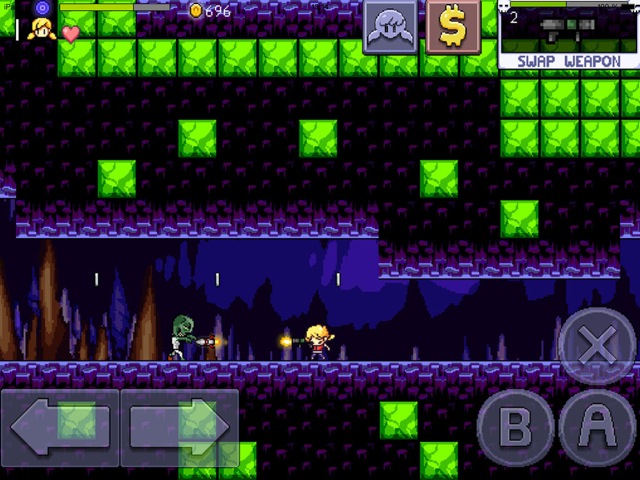Screen dimensions: 640x480
Task: Tap the left arrow movement button
Action: pyautogui.click(x=60, y=427)
